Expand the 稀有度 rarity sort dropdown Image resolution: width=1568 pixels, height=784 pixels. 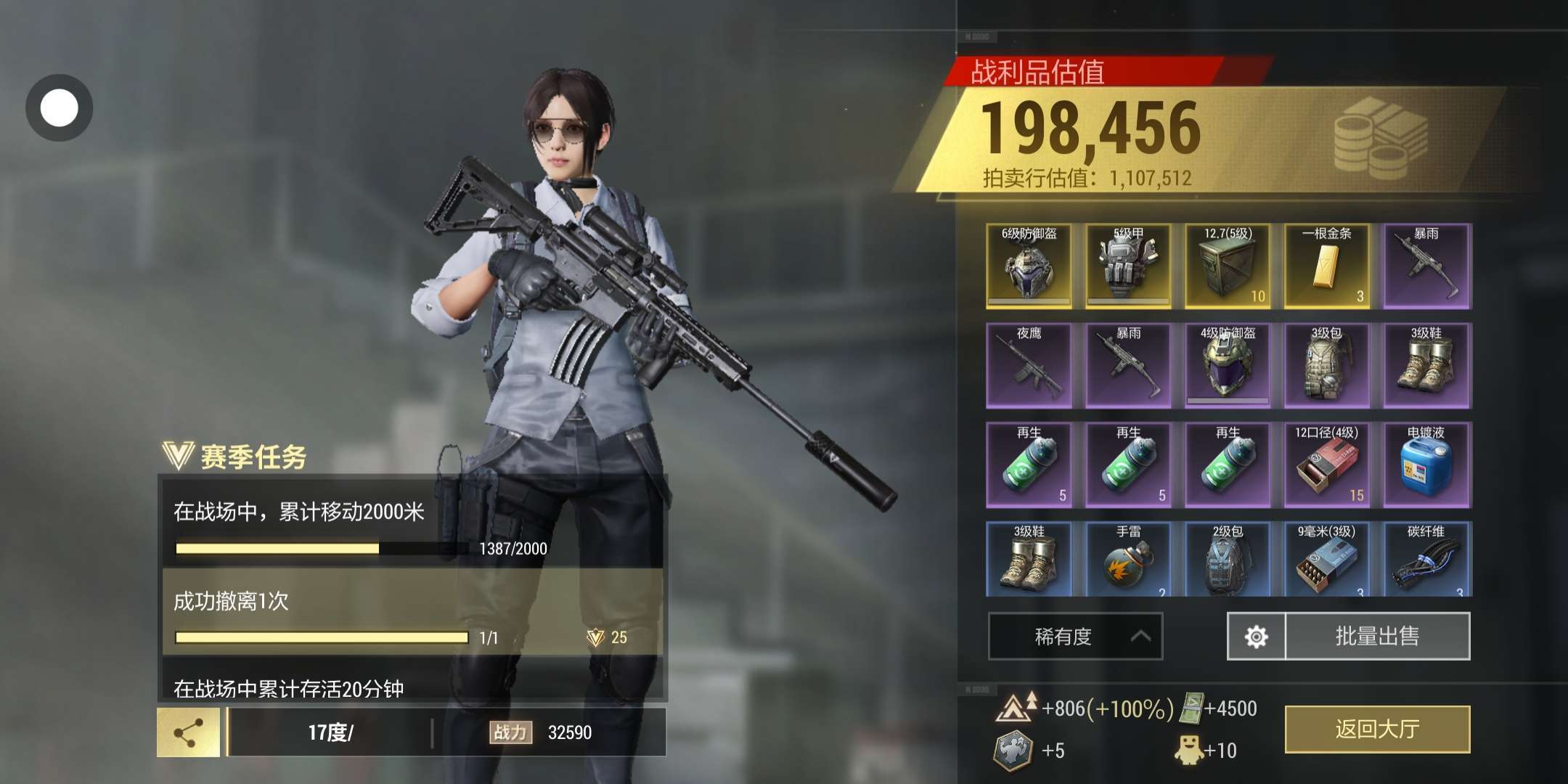pos(1075,637)
